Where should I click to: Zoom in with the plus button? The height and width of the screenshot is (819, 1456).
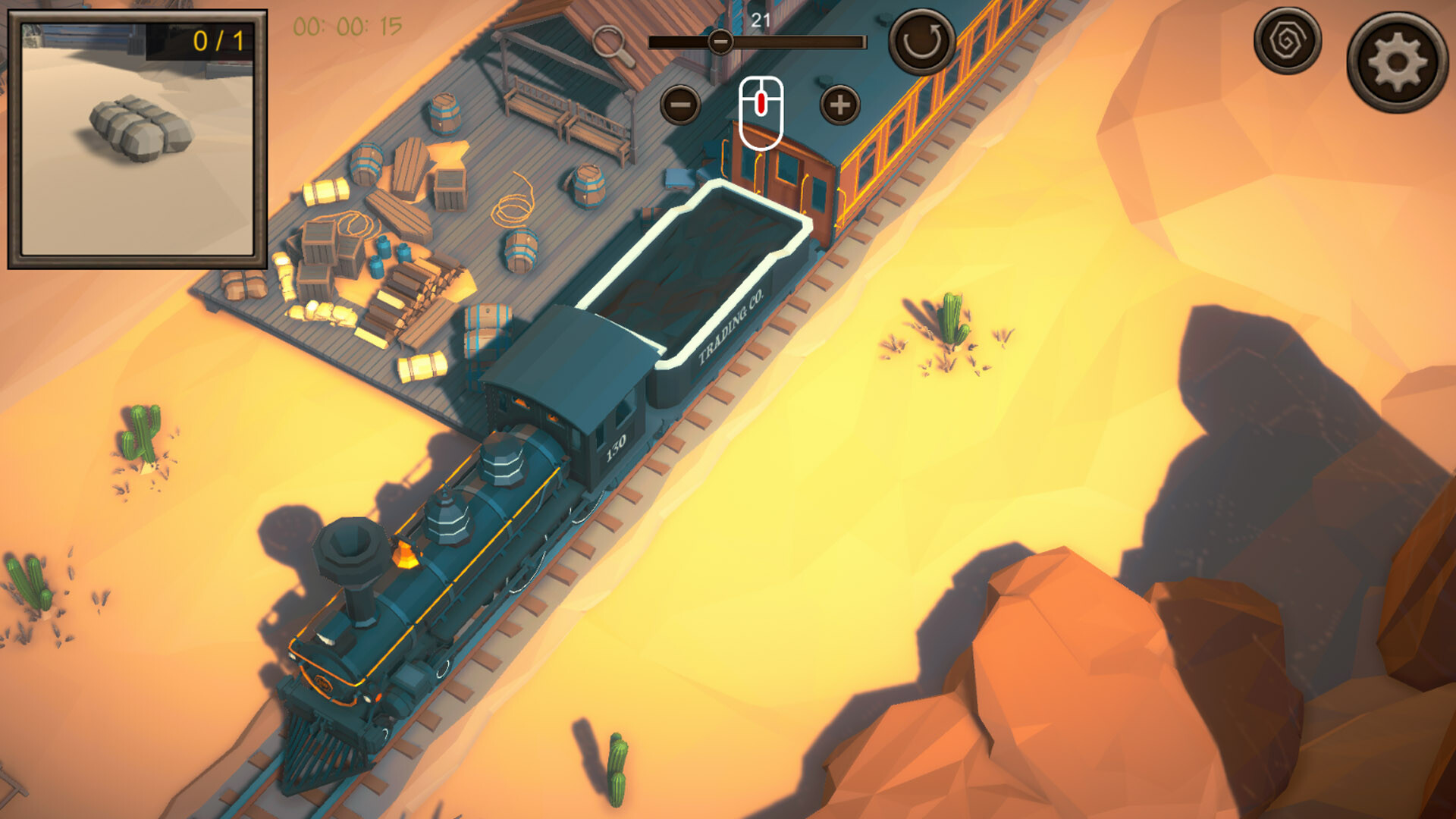(x=839, y=105)
